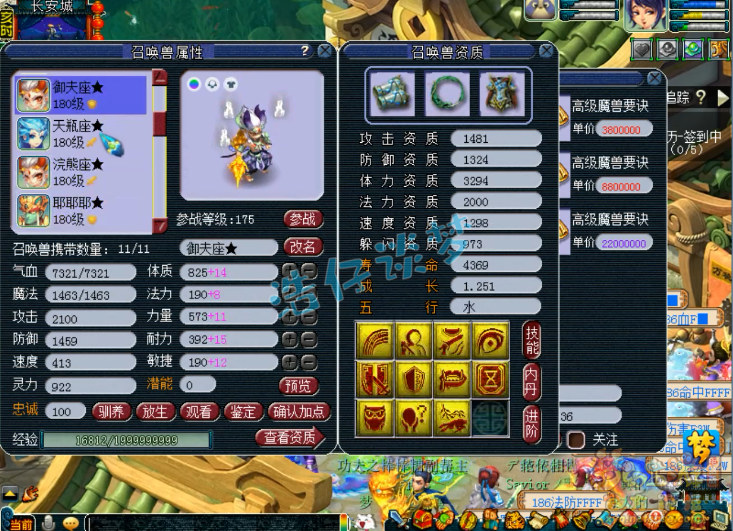Click the 参战 join-battle button
This screenshot has width=733, height=531.
pos(303,219)
